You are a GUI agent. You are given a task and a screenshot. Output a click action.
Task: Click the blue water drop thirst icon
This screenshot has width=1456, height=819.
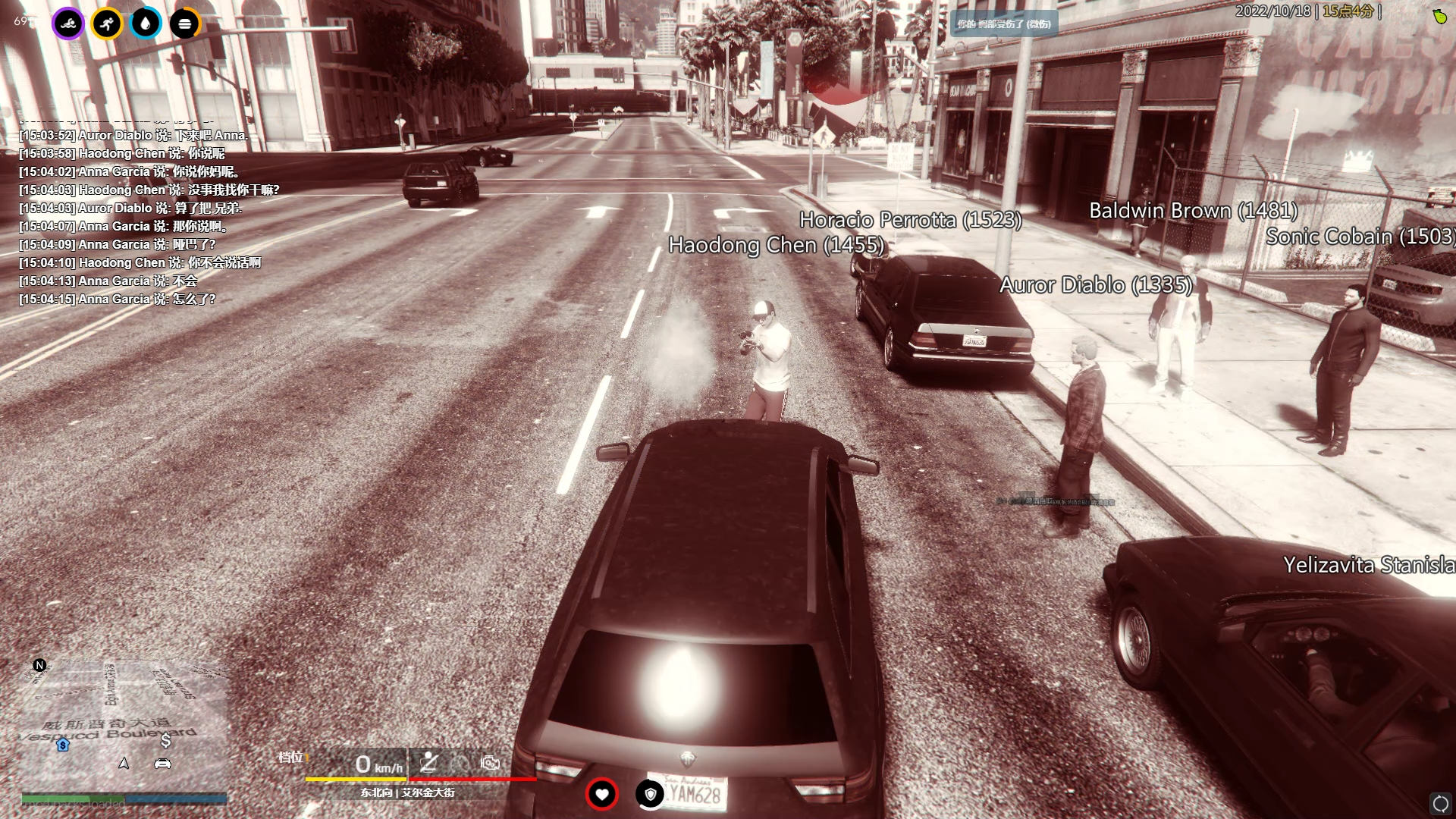[146, 24]
